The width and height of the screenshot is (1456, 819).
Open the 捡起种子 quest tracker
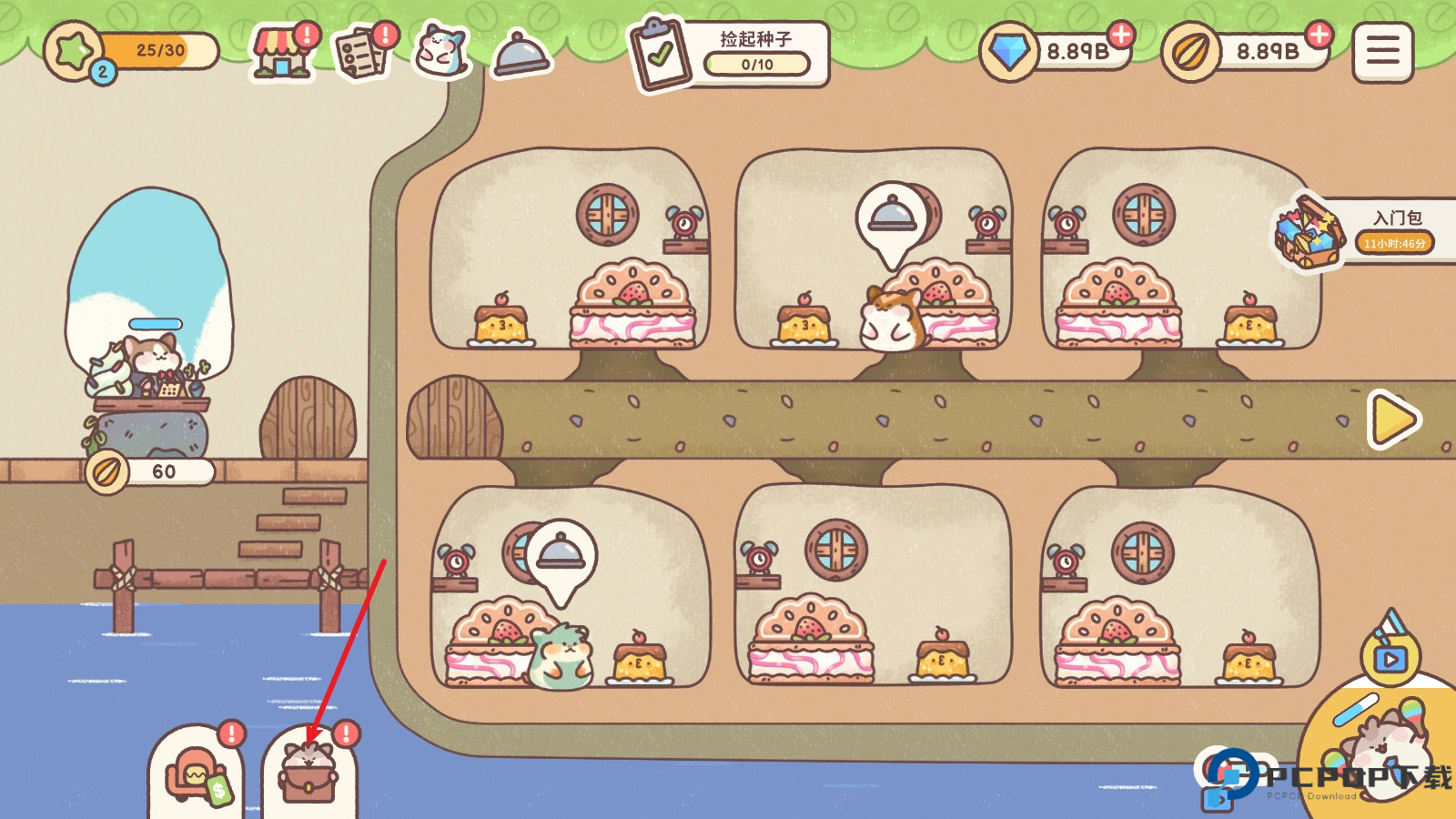(x=730, y=54)
